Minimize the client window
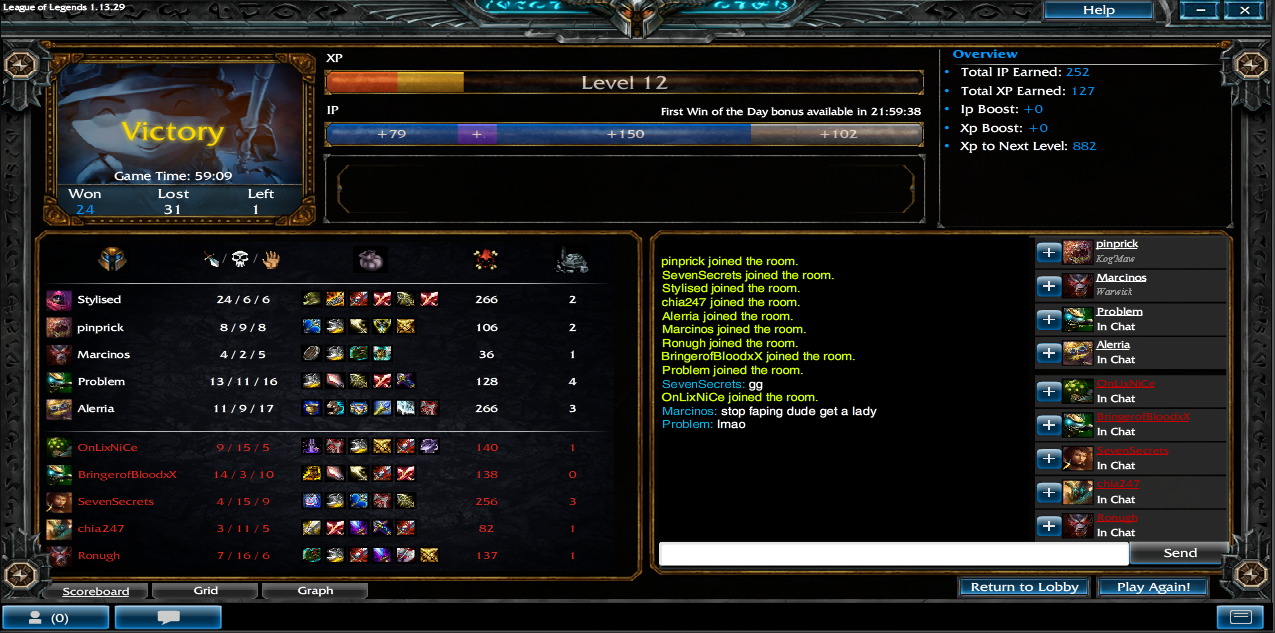Image resolution: width=1275 pixels, height=633 pixels. click(x=1200, y=10)
